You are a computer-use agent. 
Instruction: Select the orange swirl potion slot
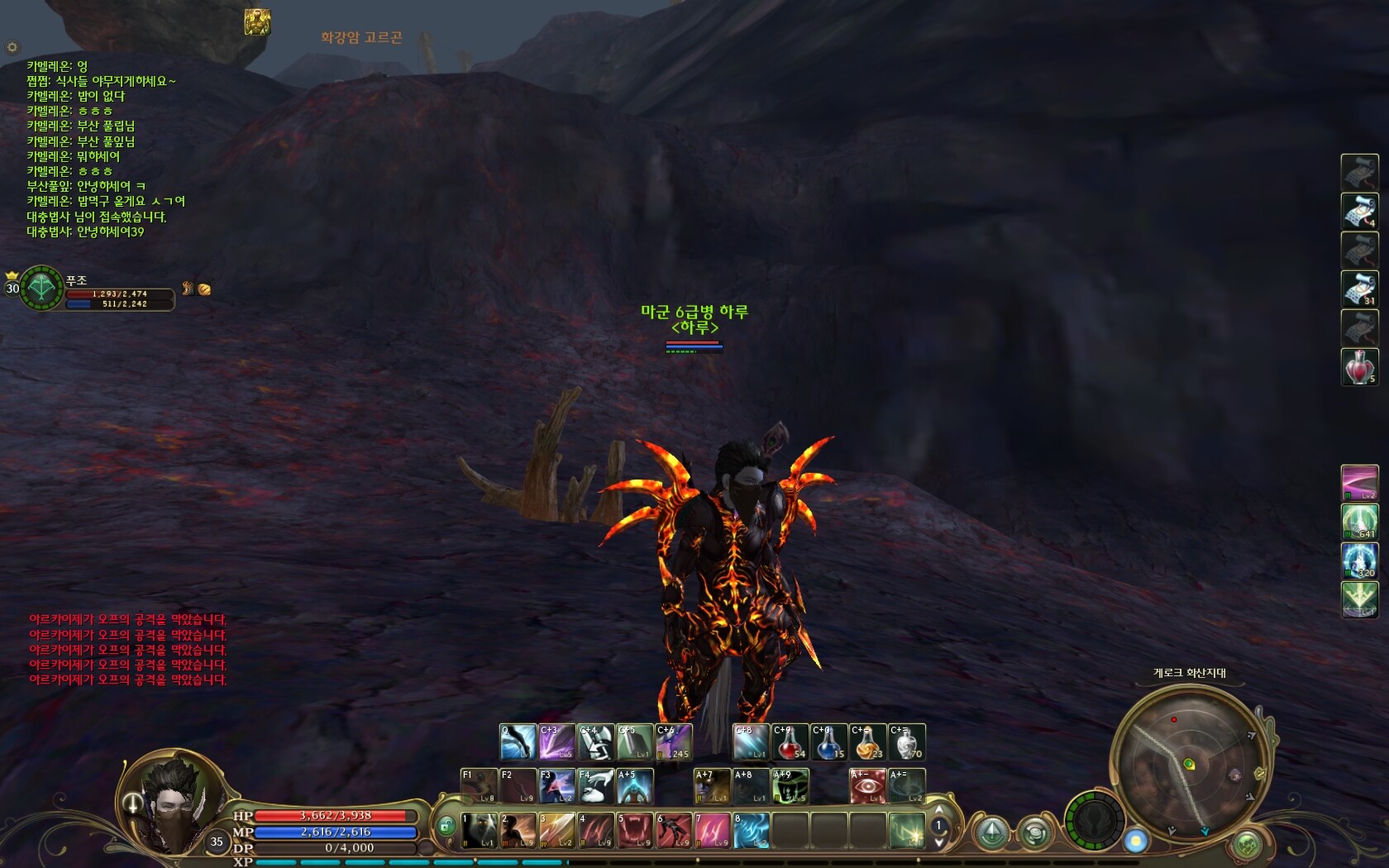point(867,742)
